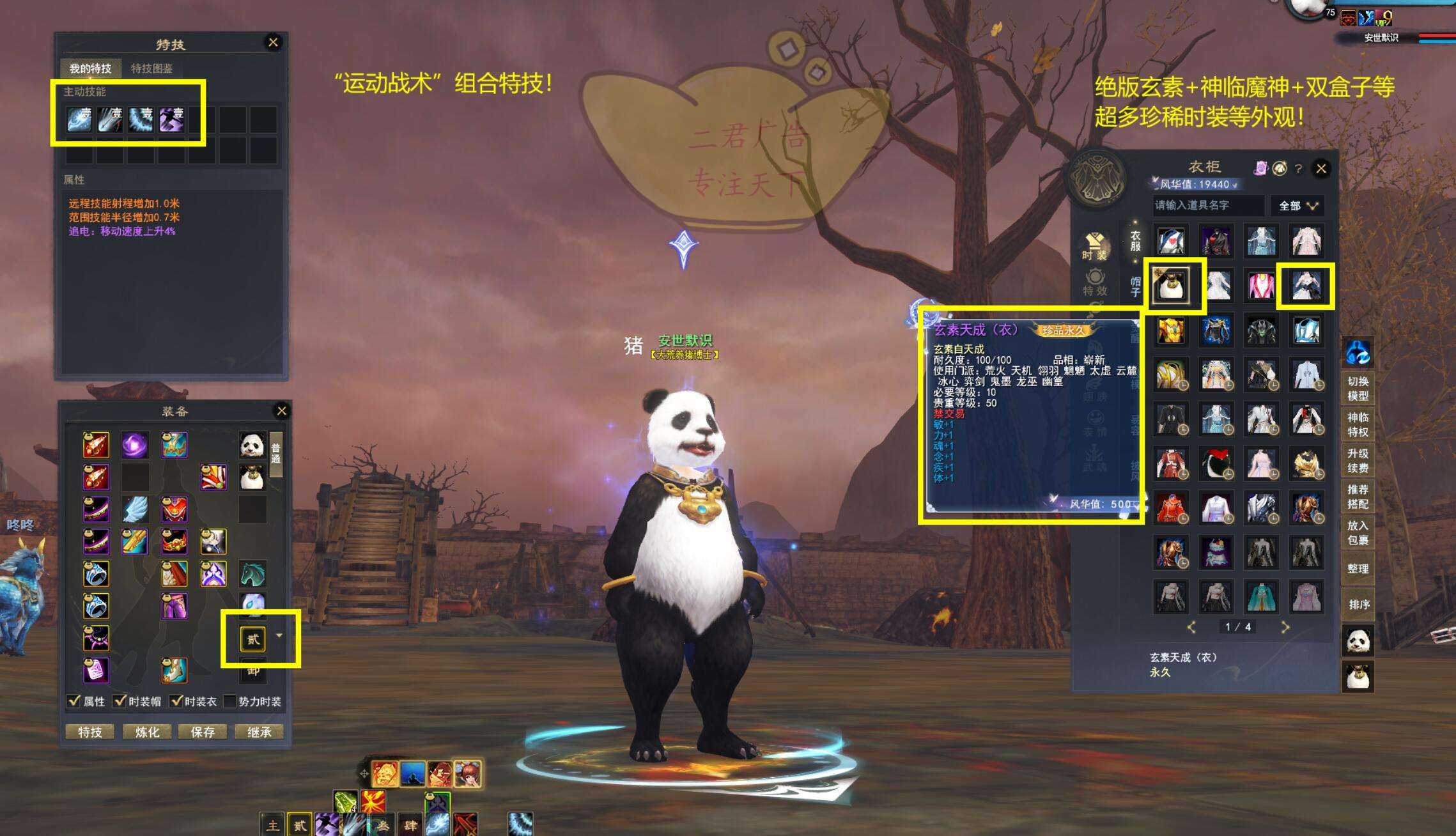Image resolution: width=1456 pixels, height=836 pixels.
Task: Choose the 继承 inherit button
Action: pyautogui.click(x=259, y=732)
